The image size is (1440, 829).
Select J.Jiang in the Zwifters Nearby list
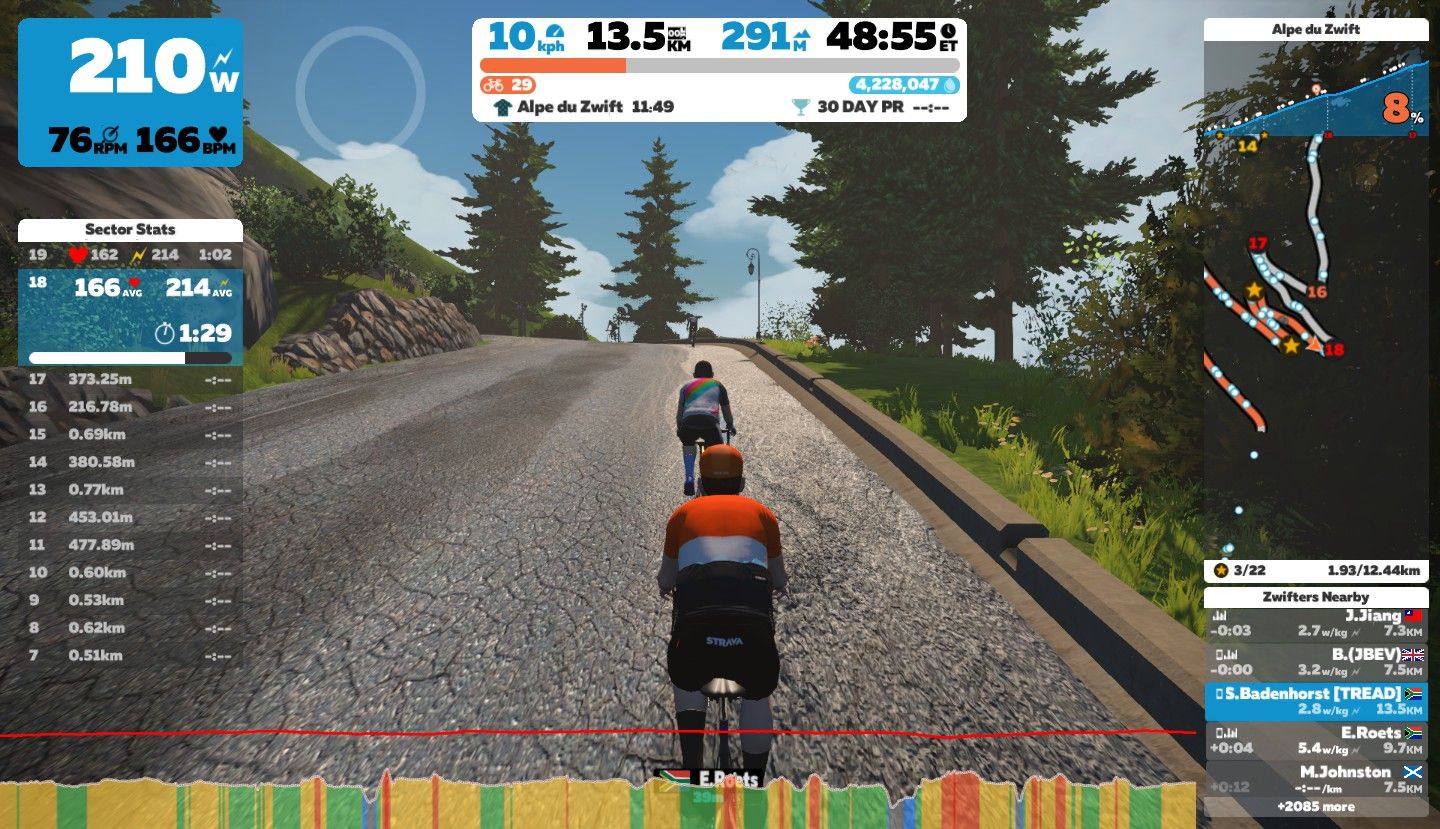click(1316, 624)
